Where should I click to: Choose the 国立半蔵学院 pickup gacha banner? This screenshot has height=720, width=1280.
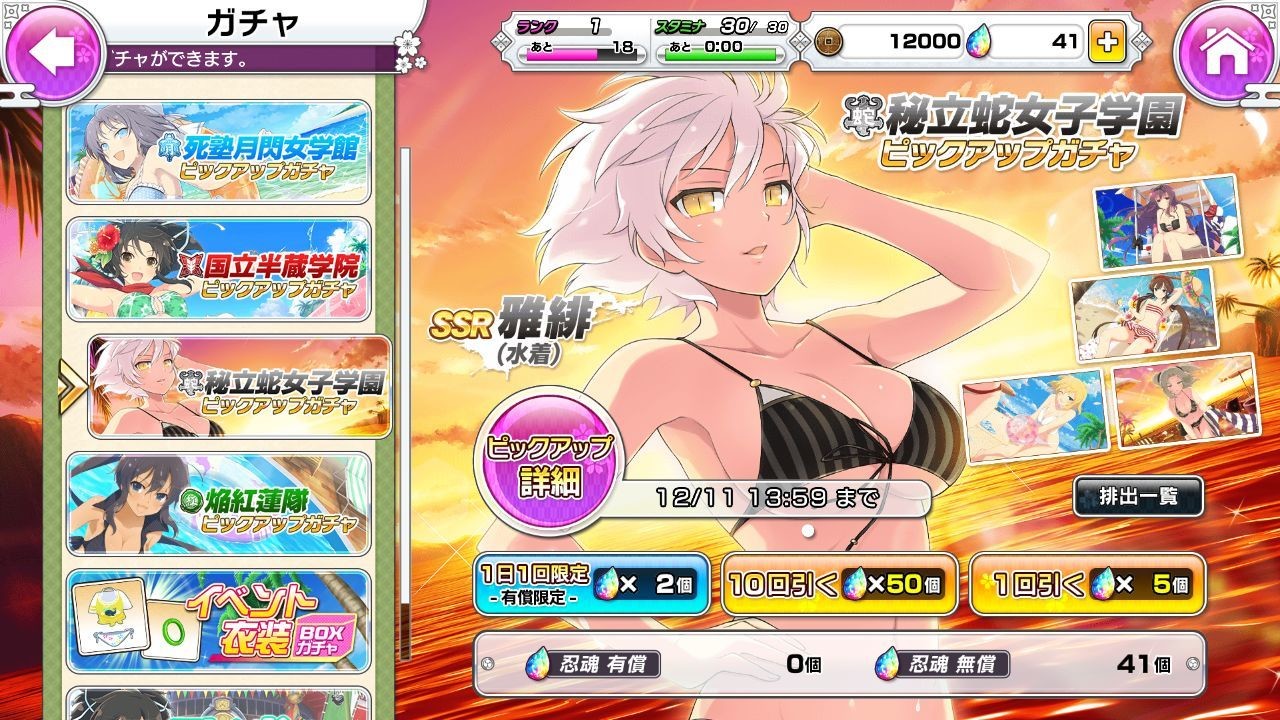coord(219,268)
